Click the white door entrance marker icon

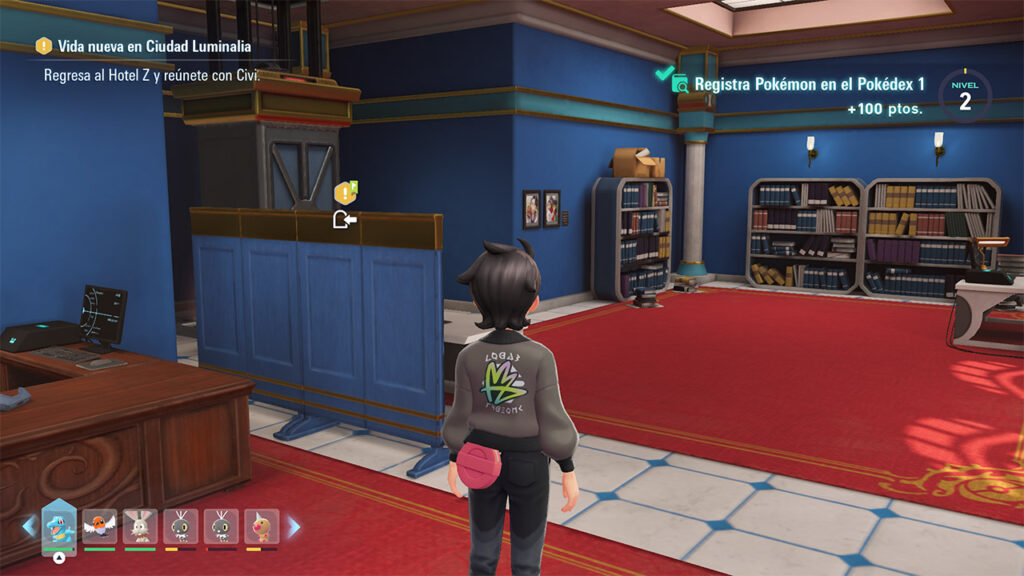tap(344, 219)
